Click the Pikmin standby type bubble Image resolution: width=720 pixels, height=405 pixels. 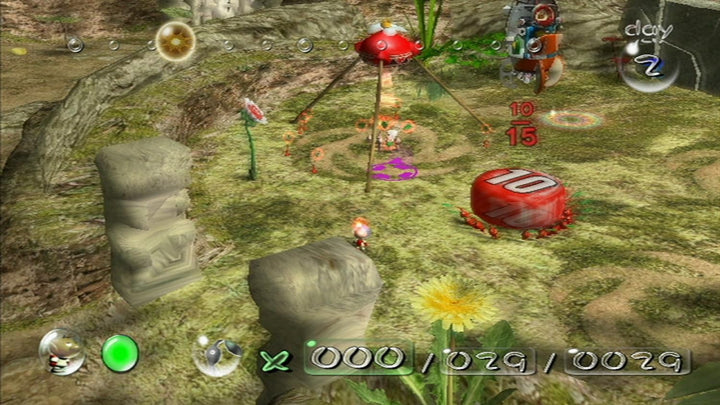[x=217, y=354]
